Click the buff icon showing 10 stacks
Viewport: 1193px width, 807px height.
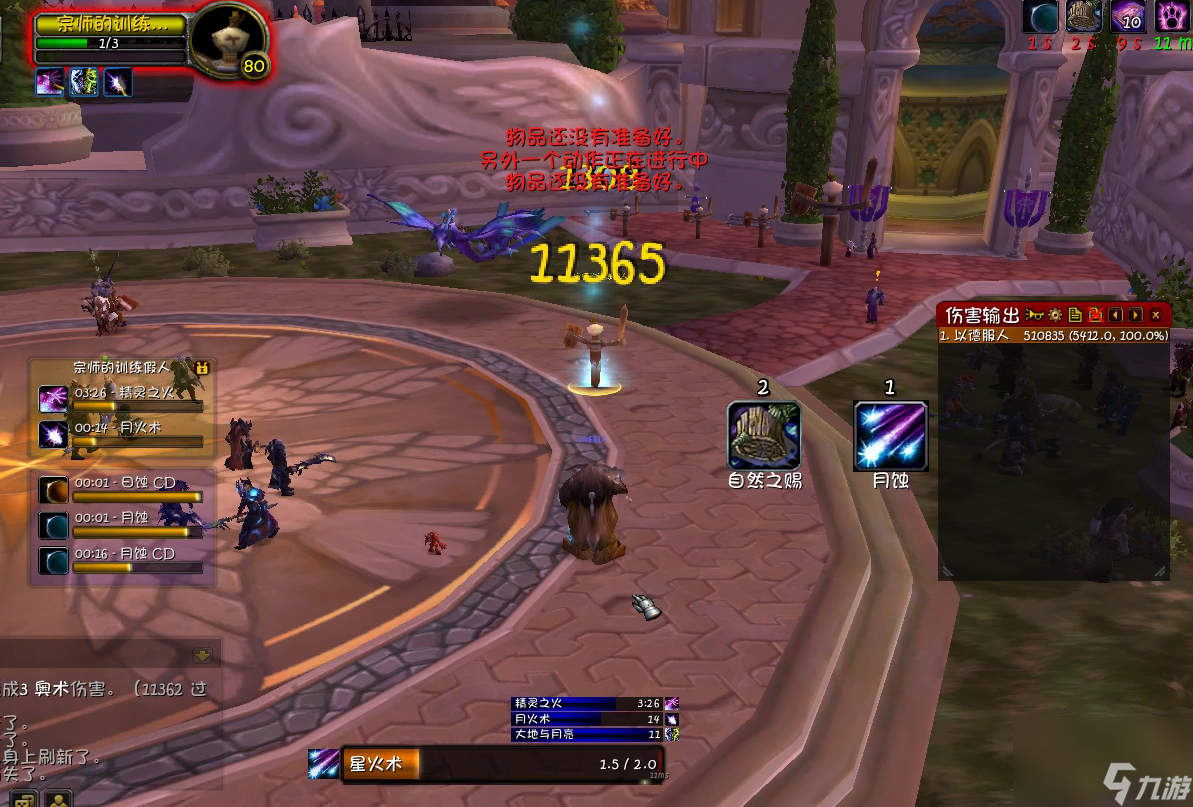(1129, 17)
